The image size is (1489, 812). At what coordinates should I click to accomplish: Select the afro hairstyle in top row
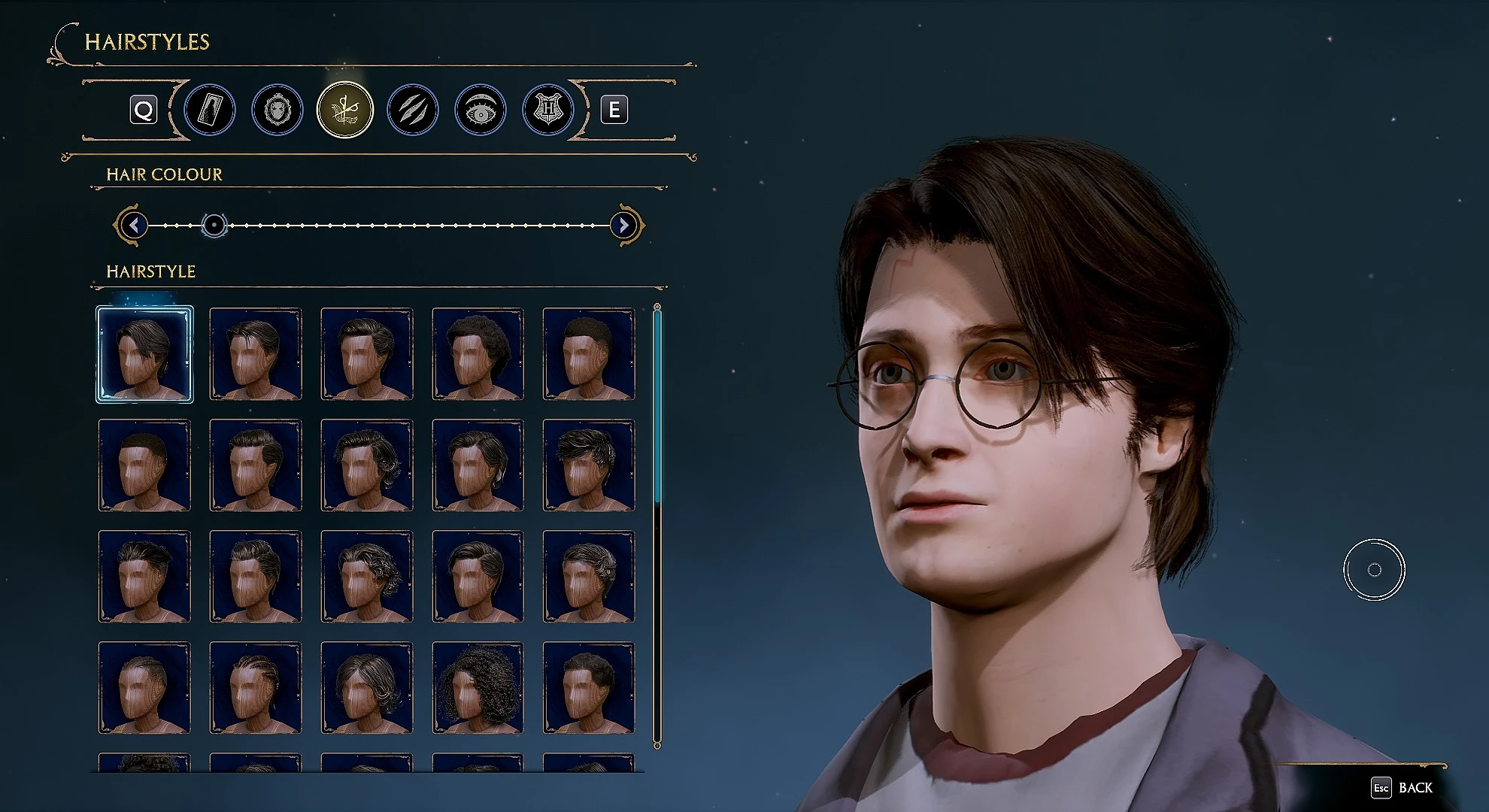tap(477, 353)
